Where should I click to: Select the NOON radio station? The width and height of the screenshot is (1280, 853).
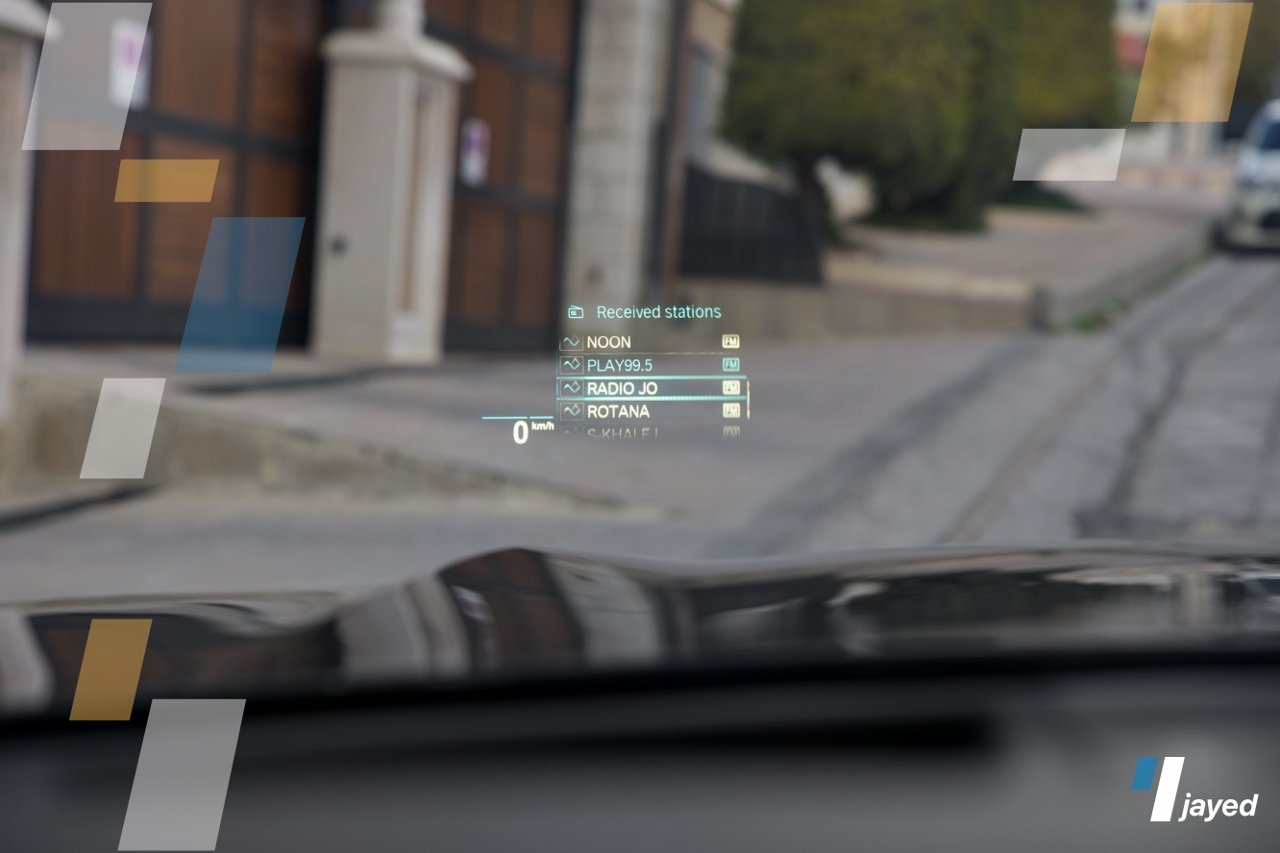tap(650, 342)
